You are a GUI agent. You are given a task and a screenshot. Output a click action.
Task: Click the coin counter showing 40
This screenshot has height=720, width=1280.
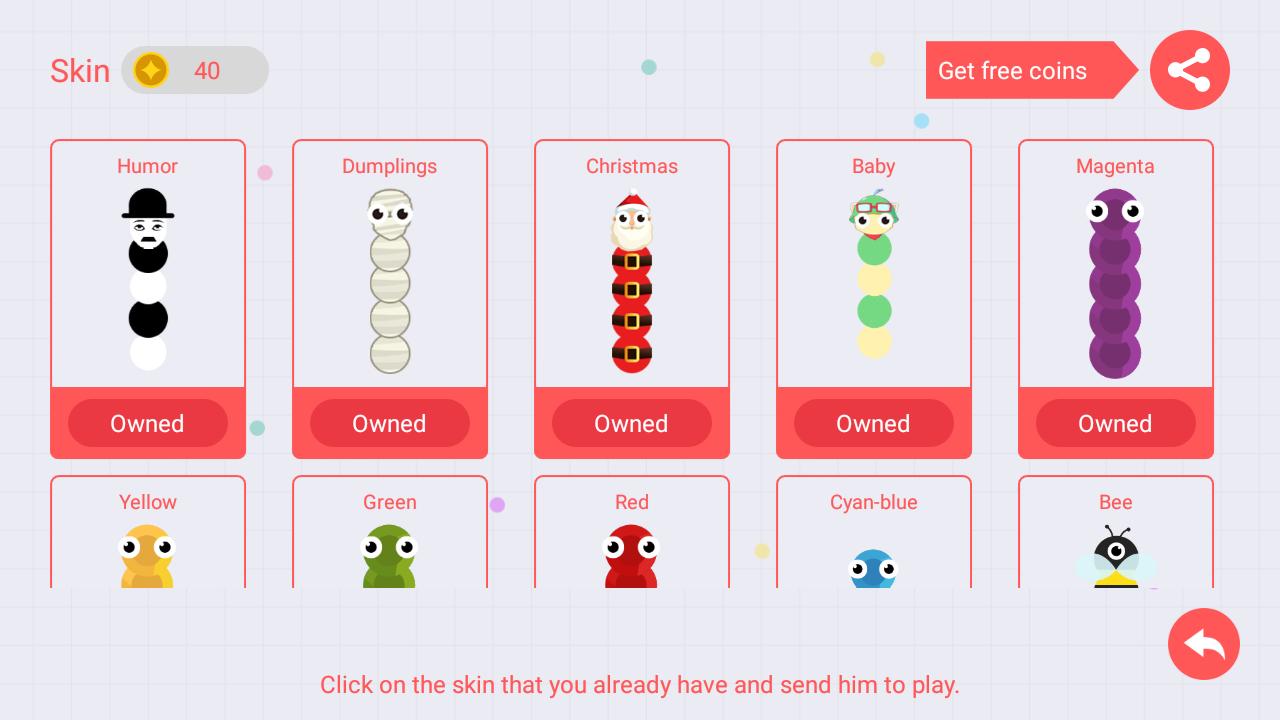point(207,71)
